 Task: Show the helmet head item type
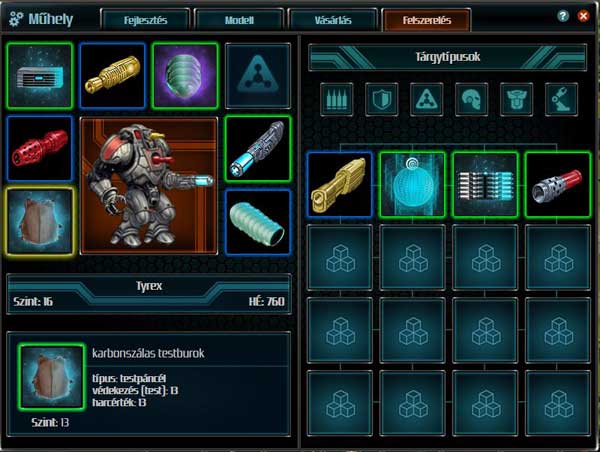(472, 98)
